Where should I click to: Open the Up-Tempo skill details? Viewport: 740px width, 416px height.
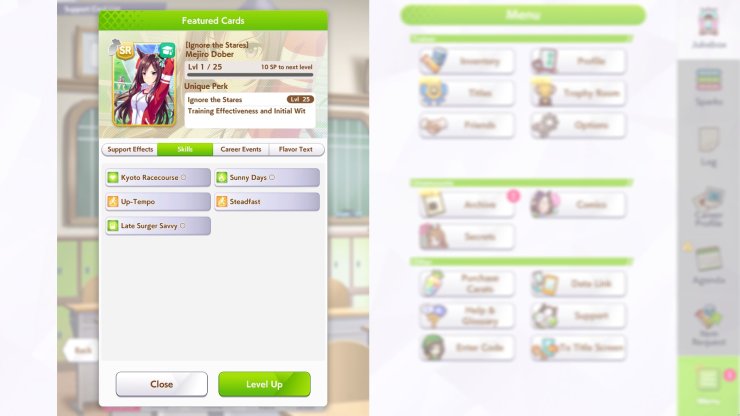[x=158, y=202]
